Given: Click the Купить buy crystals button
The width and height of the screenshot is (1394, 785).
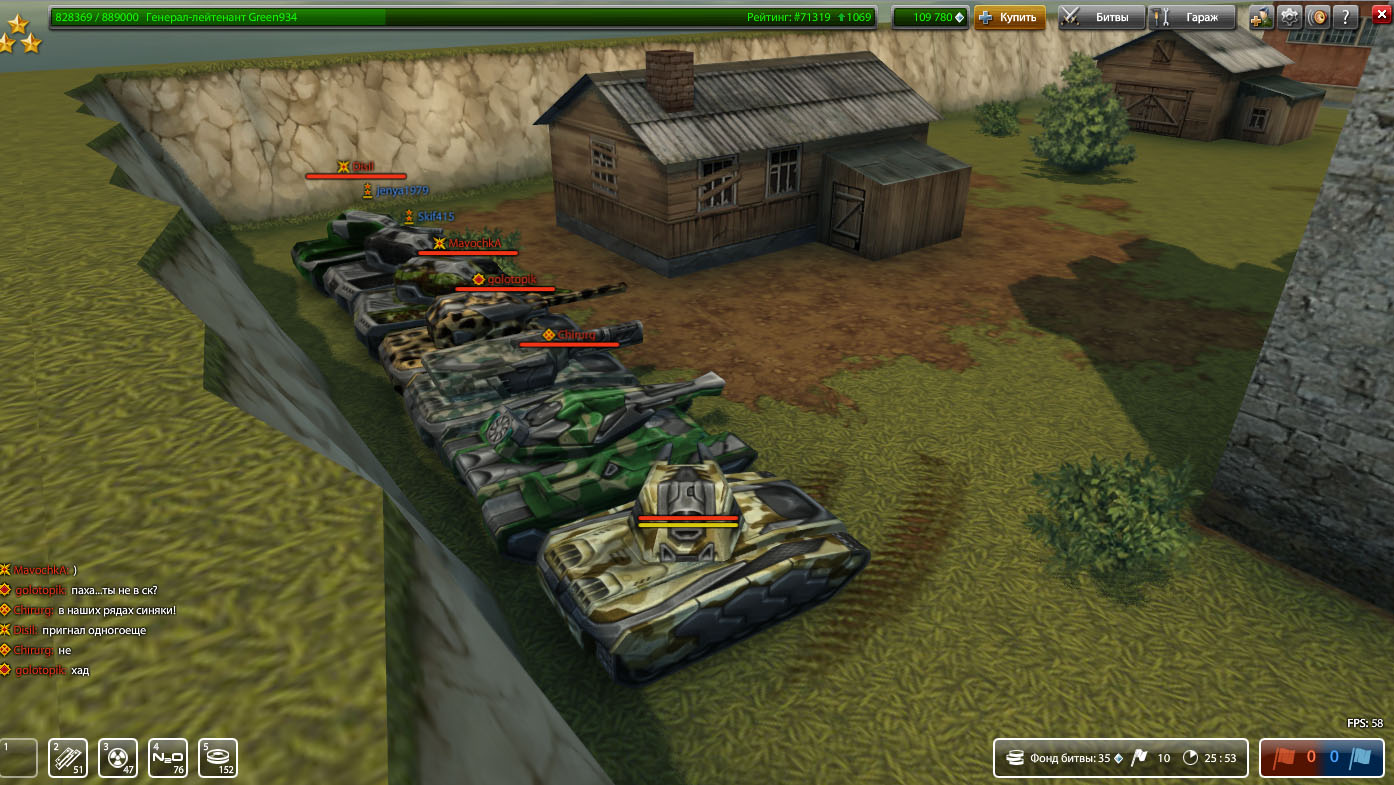Looking at the screenshot, I should click(x=1009, y=17).
